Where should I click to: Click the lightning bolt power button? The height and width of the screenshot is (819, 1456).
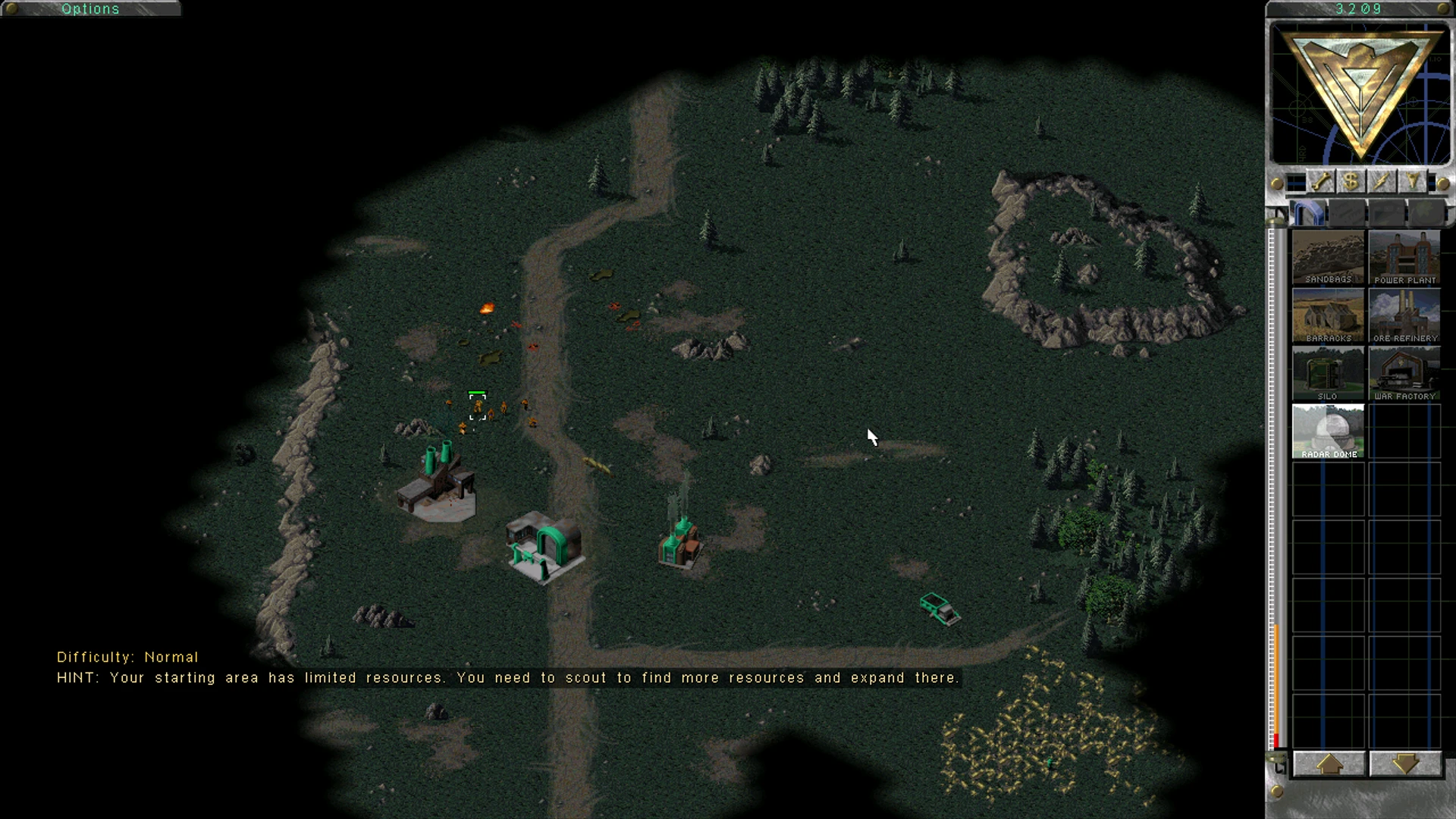1381,182
